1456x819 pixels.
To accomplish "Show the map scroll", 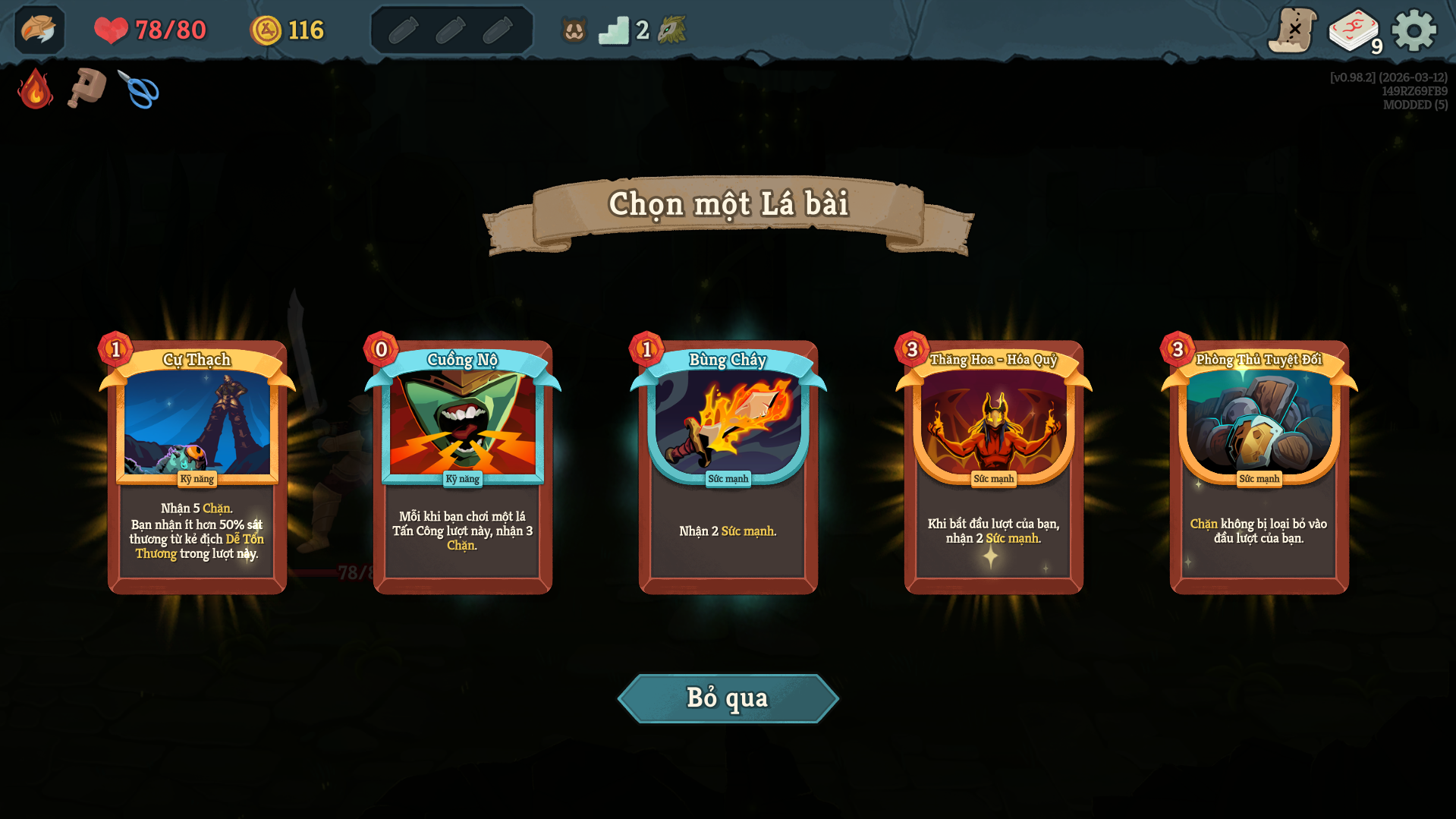I will click(1292, 30).
